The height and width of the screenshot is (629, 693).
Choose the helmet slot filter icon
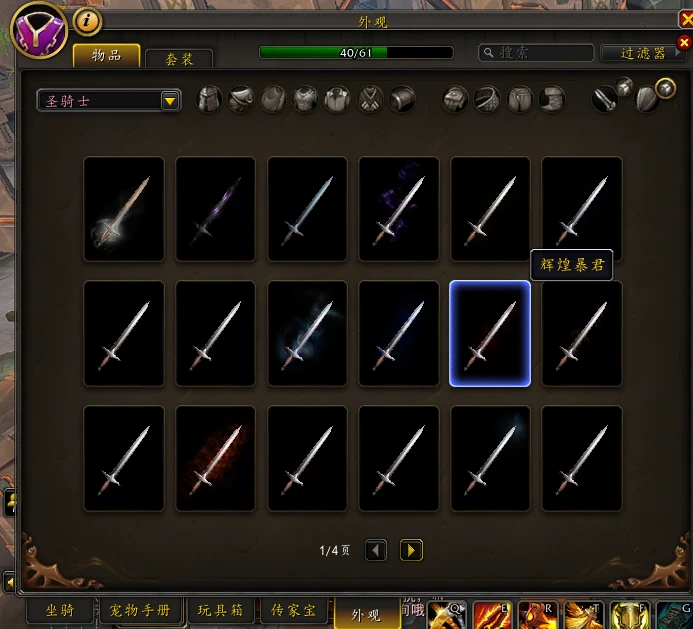point(209,99)
